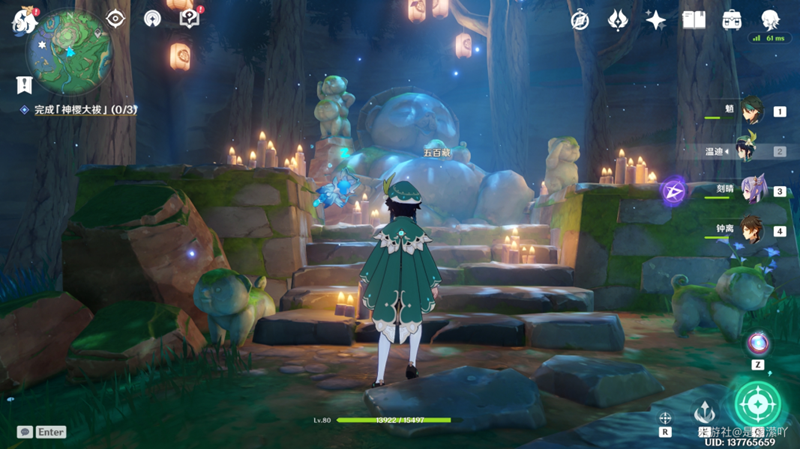This screenshot has width=800, height=449.
Task: Switch to party member 刻晴
Action: [x=750, y=190]
